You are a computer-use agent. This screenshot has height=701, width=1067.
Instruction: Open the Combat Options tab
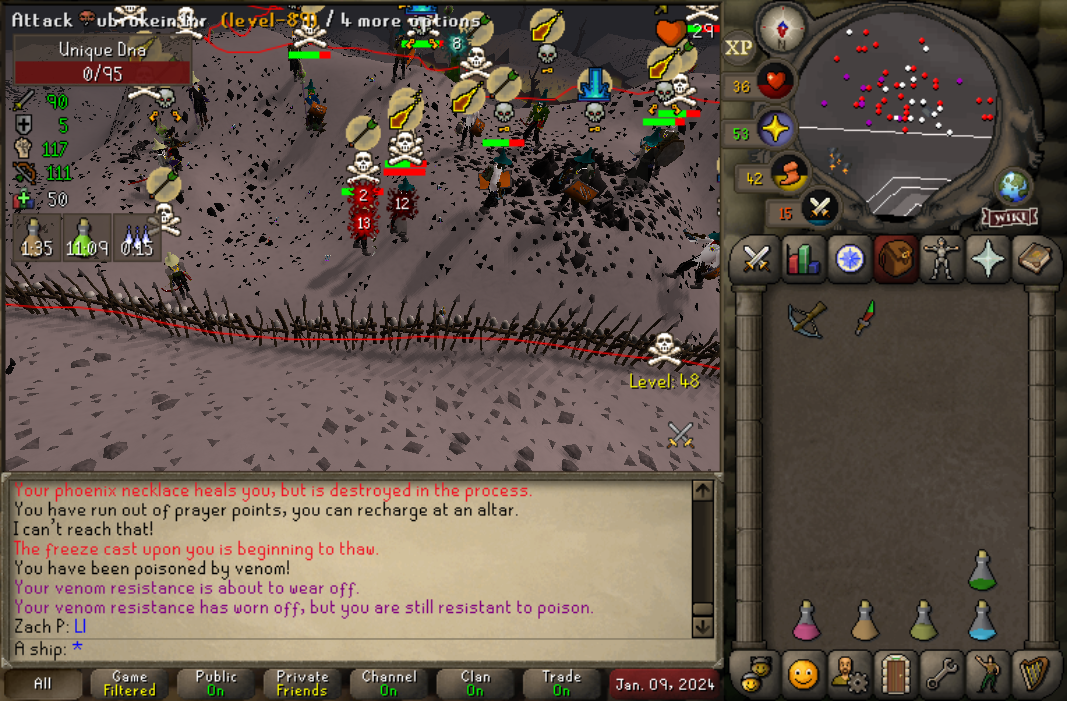[755, 260]
